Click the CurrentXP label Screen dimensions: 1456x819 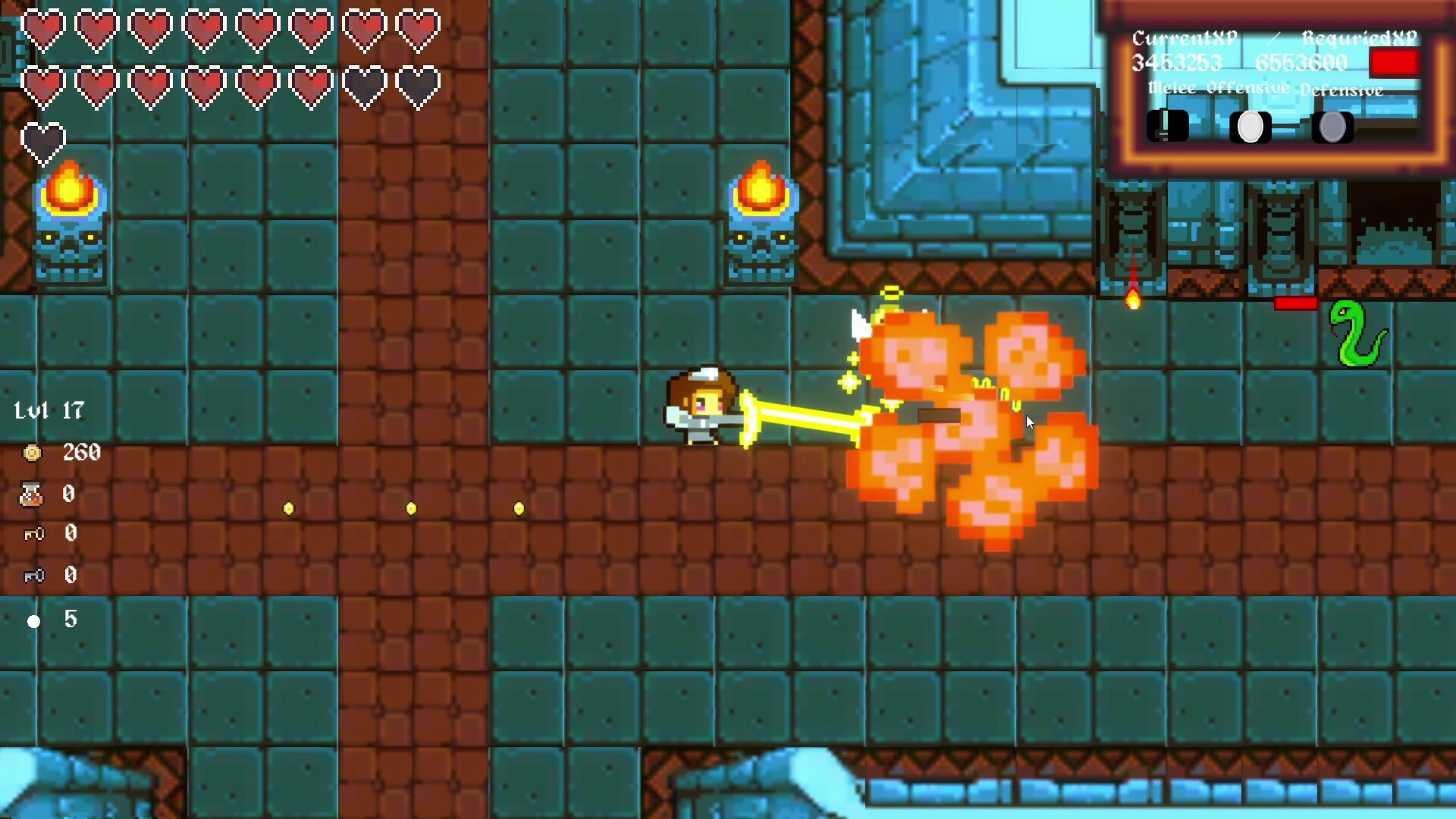(1184, 37)
